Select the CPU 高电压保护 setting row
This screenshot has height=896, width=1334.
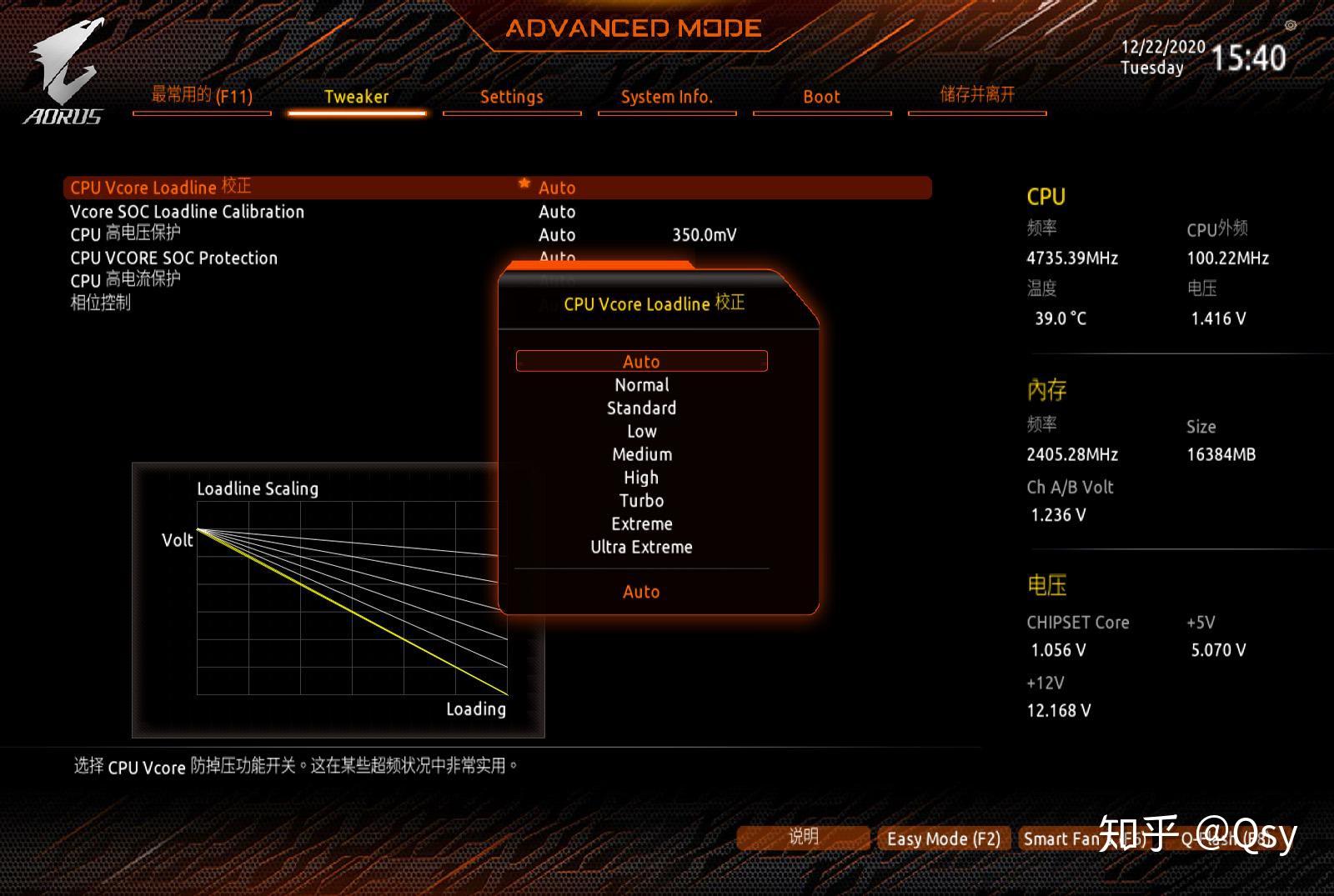[126, 234]
